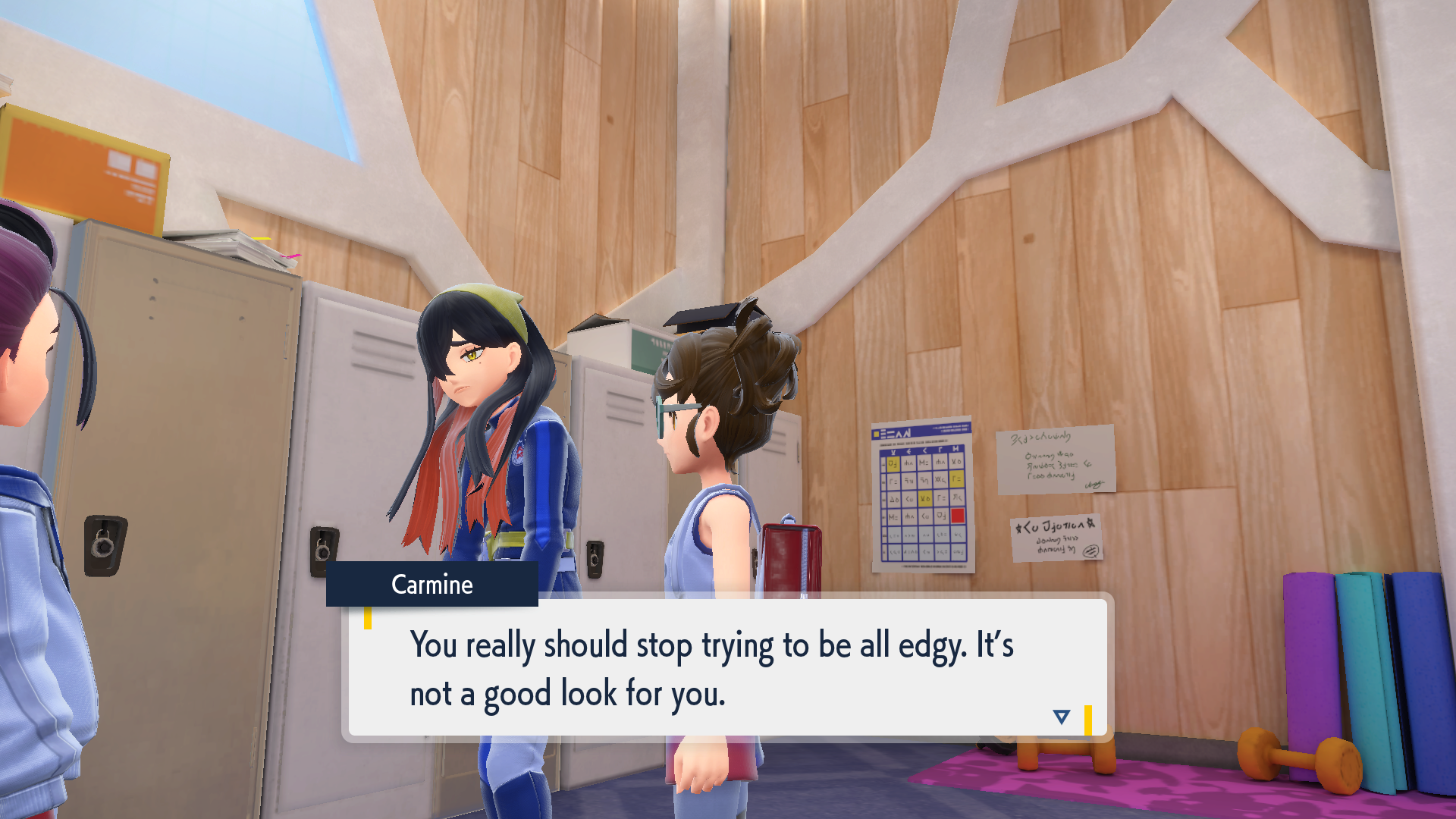
Task: Advance dialogue with the blue arrow indicator
Action: tap(1061, 717)
